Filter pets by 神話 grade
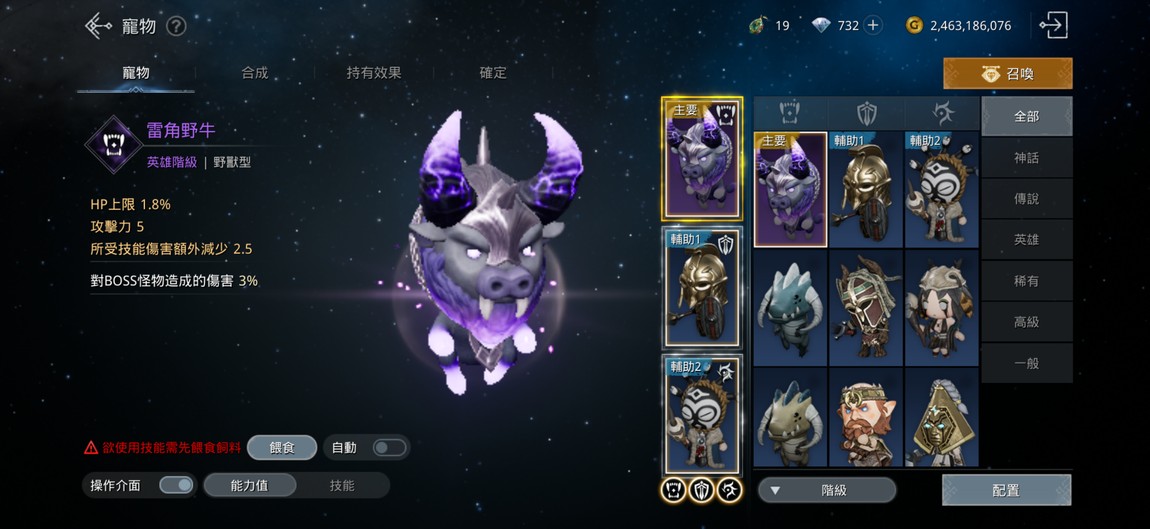The height and width of the screenshot is (529, 1150). point(1026,158)
